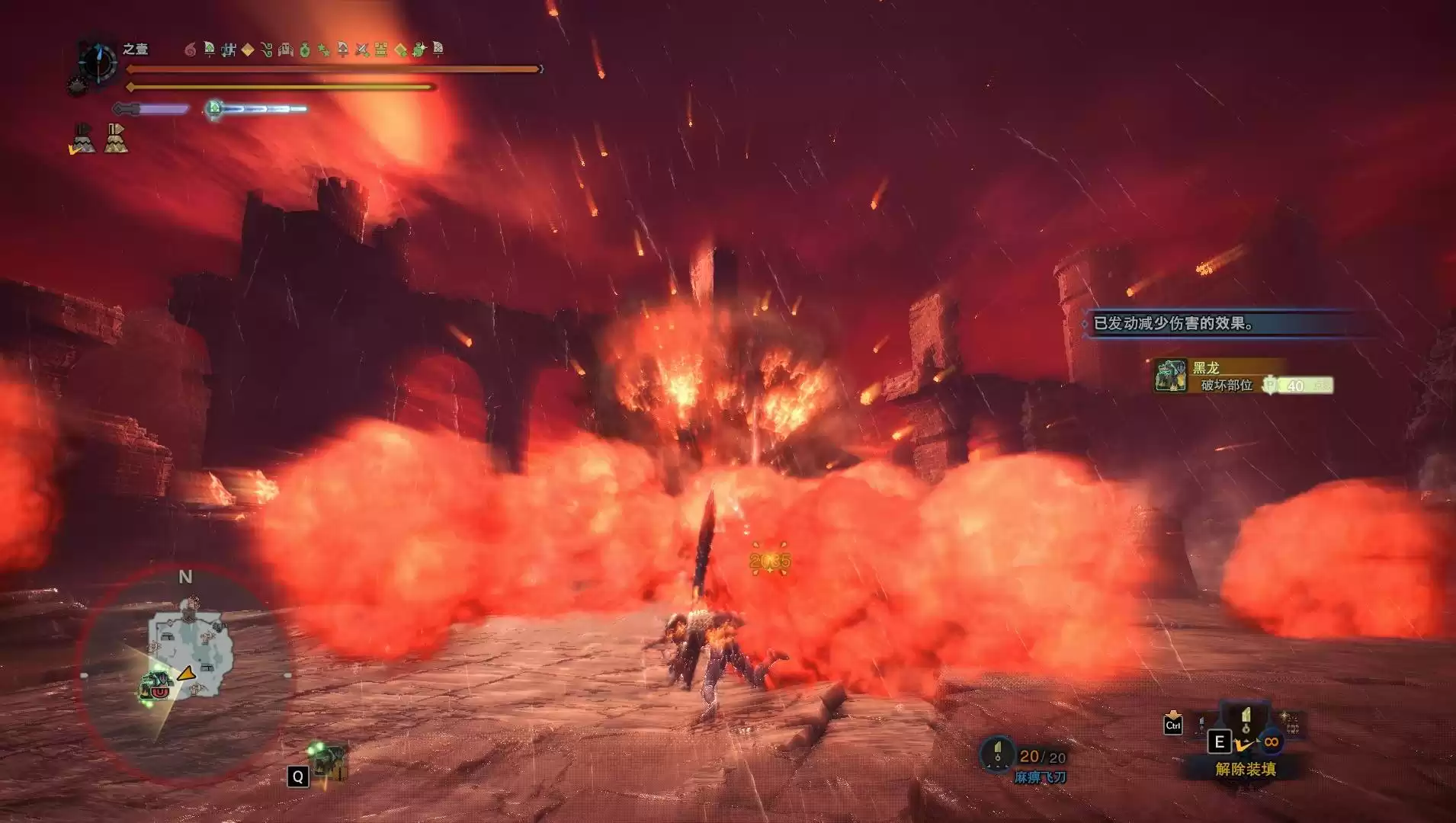Screen dimensions: 1456x823
Task: Click the clock quest timer dial
Action: 98,62
